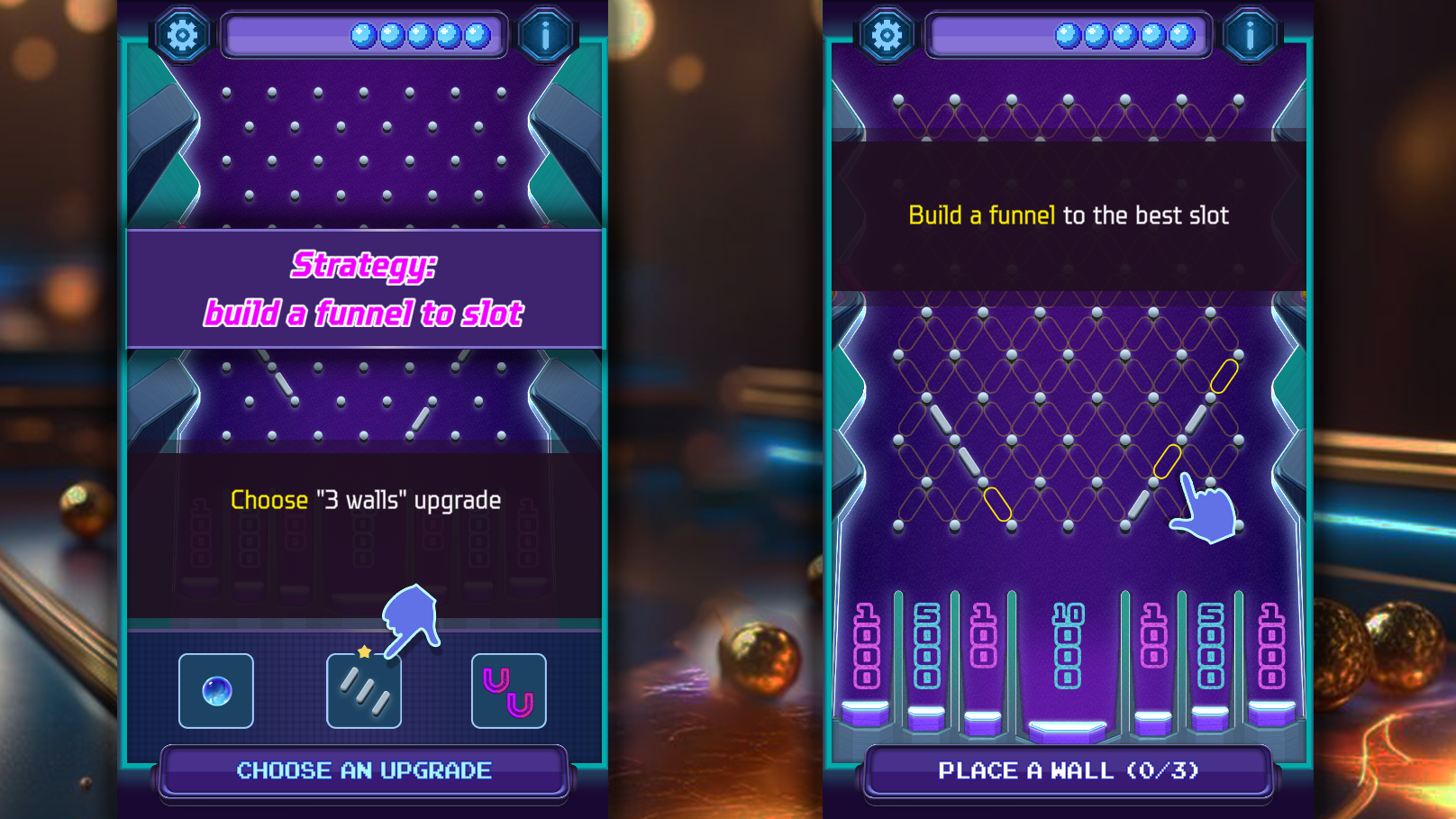
Task: Pick the double U-magnet upgrade
Action: (x=509, y=692)
